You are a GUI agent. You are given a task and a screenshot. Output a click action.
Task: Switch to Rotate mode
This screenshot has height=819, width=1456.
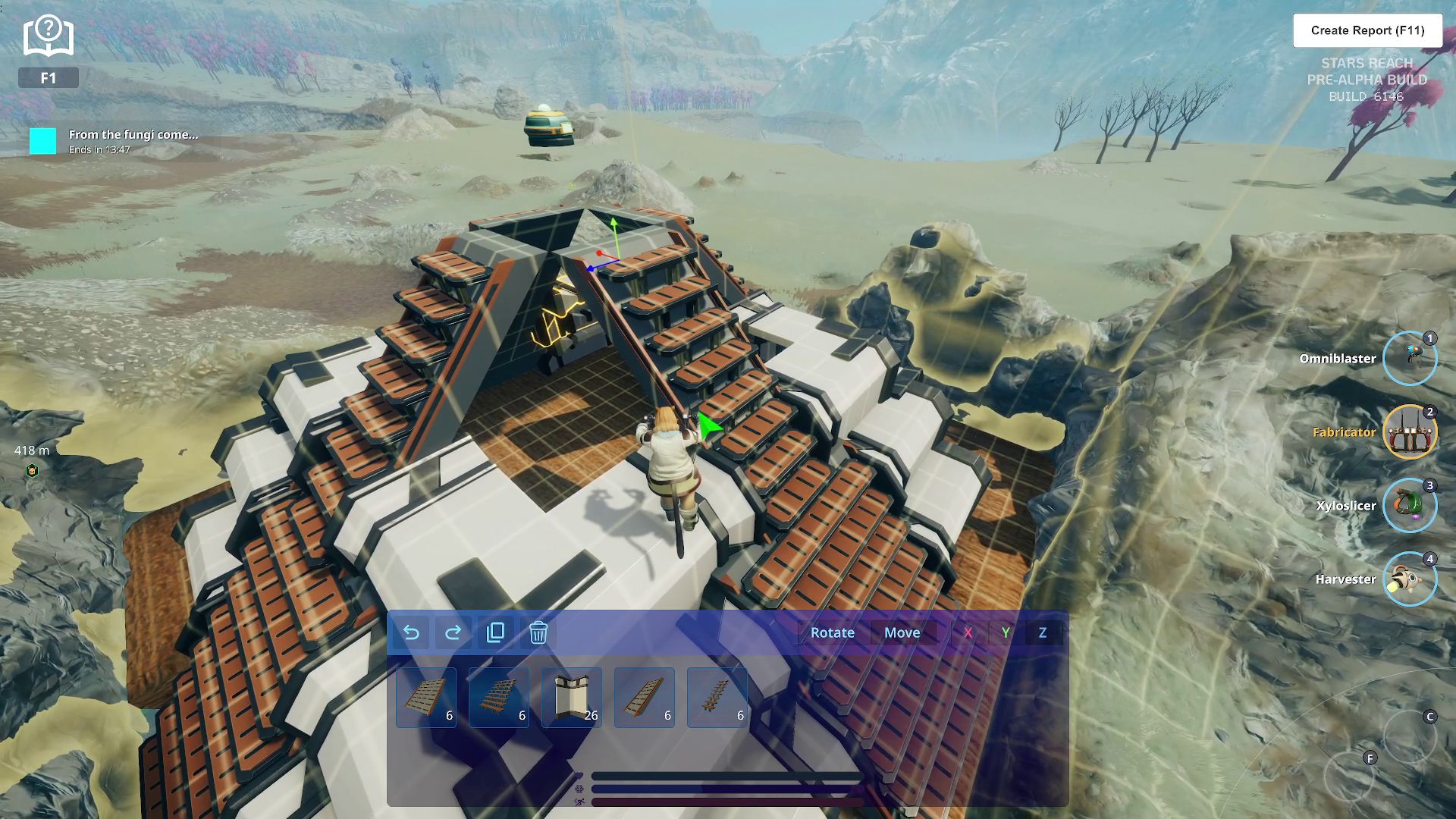(832, 632)
